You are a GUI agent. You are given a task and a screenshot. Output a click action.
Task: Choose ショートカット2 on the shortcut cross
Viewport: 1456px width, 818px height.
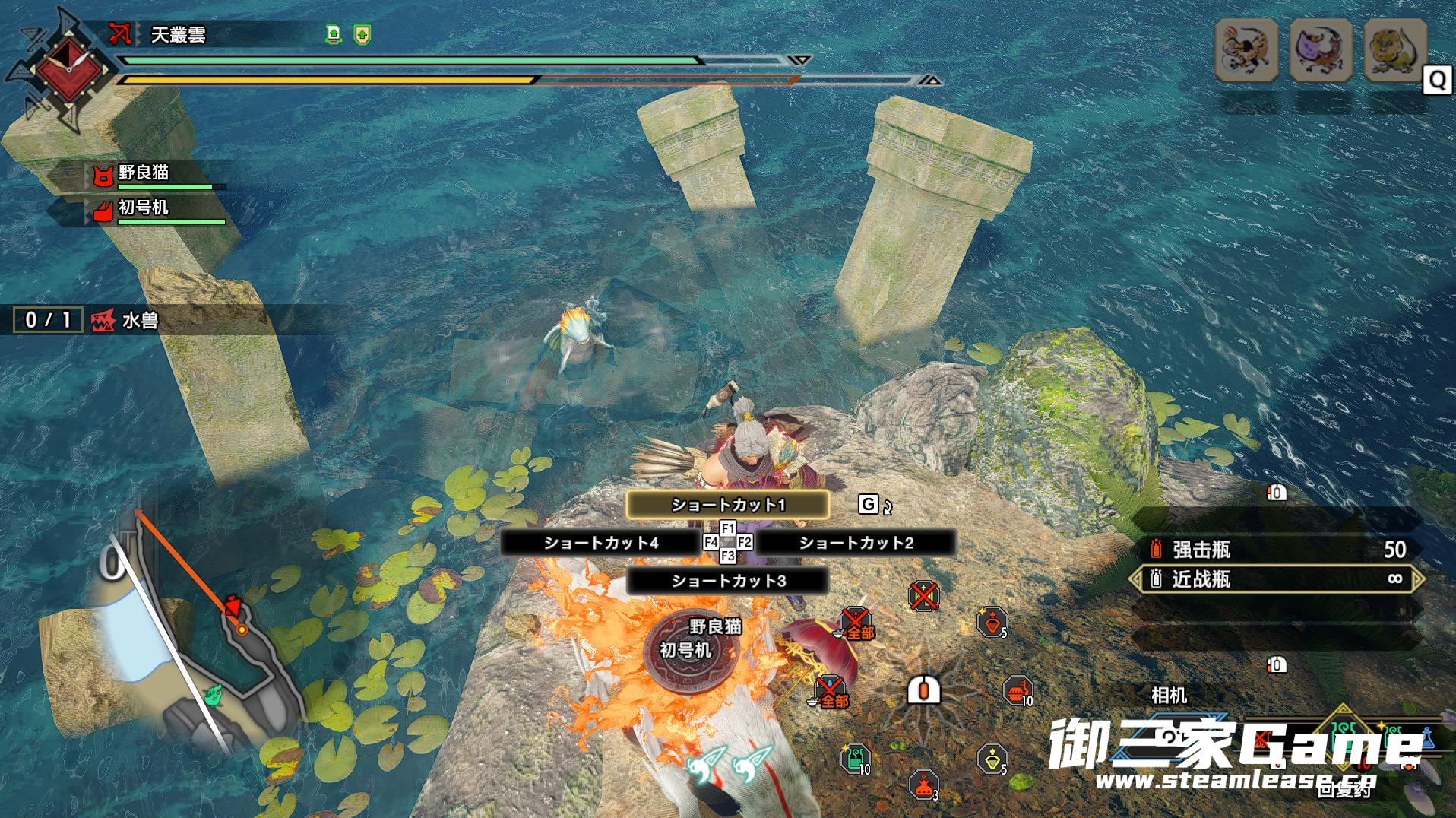856,543
